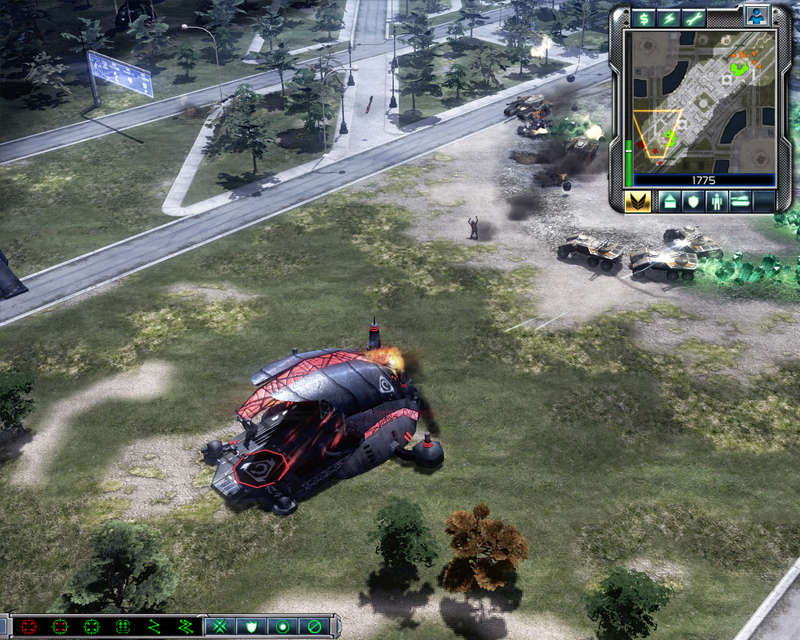Select the gold winged chevron tab
The image size is (800, 640).
click(x=638, y=201)
